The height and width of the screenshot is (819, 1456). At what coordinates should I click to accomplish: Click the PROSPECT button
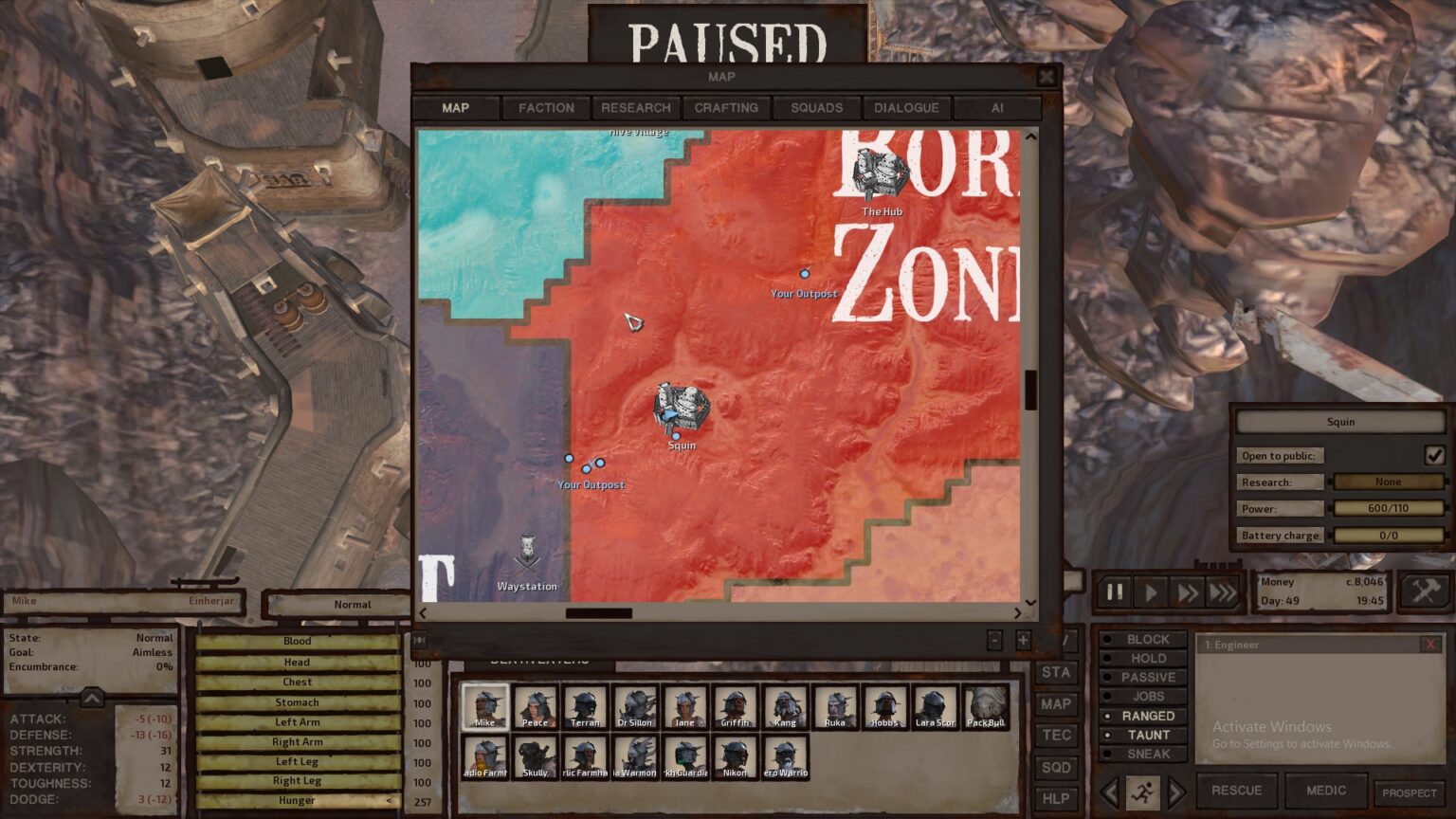tap(1410, 792)
